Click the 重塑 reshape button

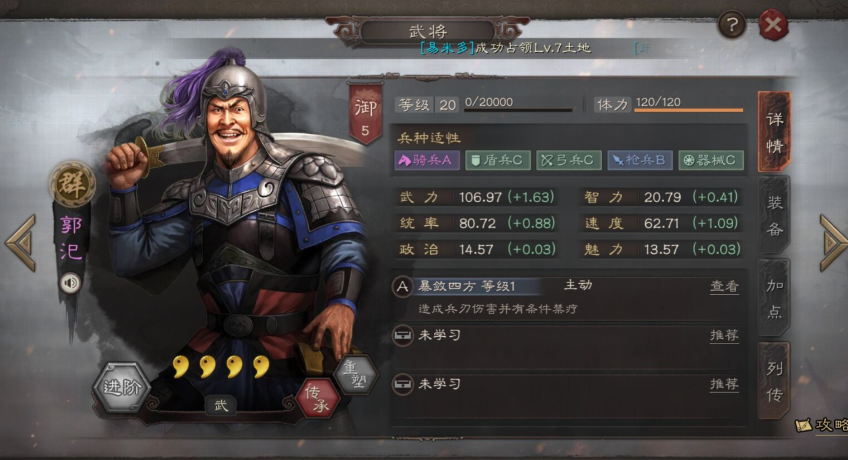click(x=354, y=372)
